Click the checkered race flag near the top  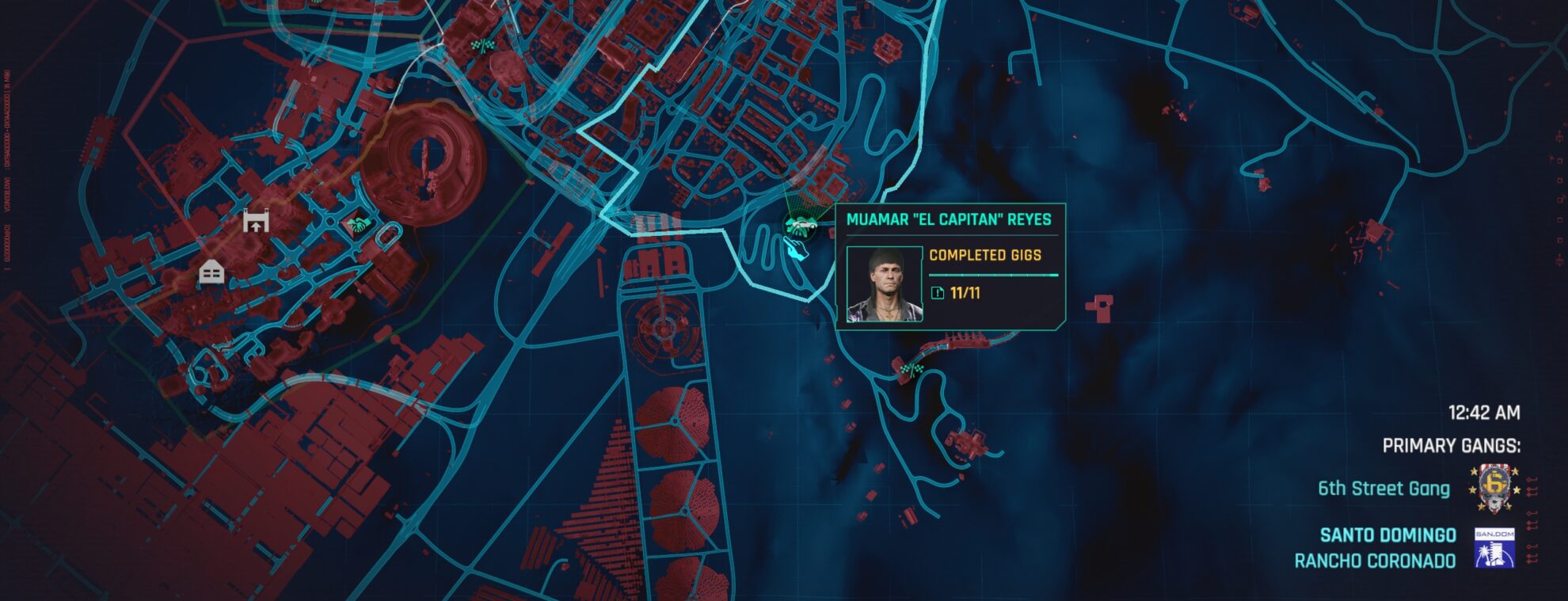click(x=481, y=45)
